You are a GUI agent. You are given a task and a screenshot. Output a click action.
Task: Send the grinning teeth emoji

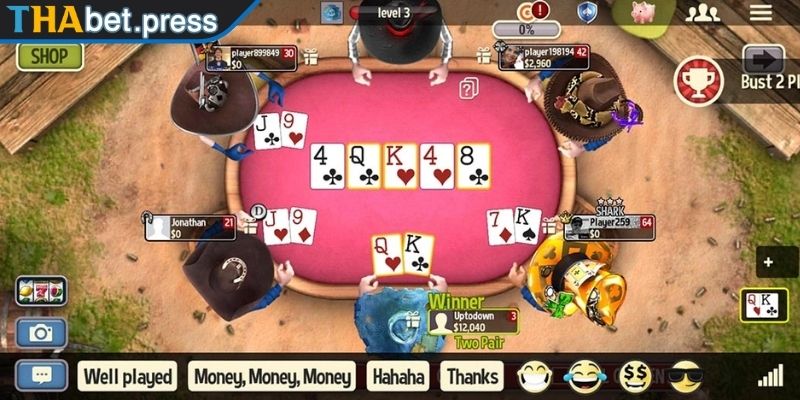coord(536,376)
